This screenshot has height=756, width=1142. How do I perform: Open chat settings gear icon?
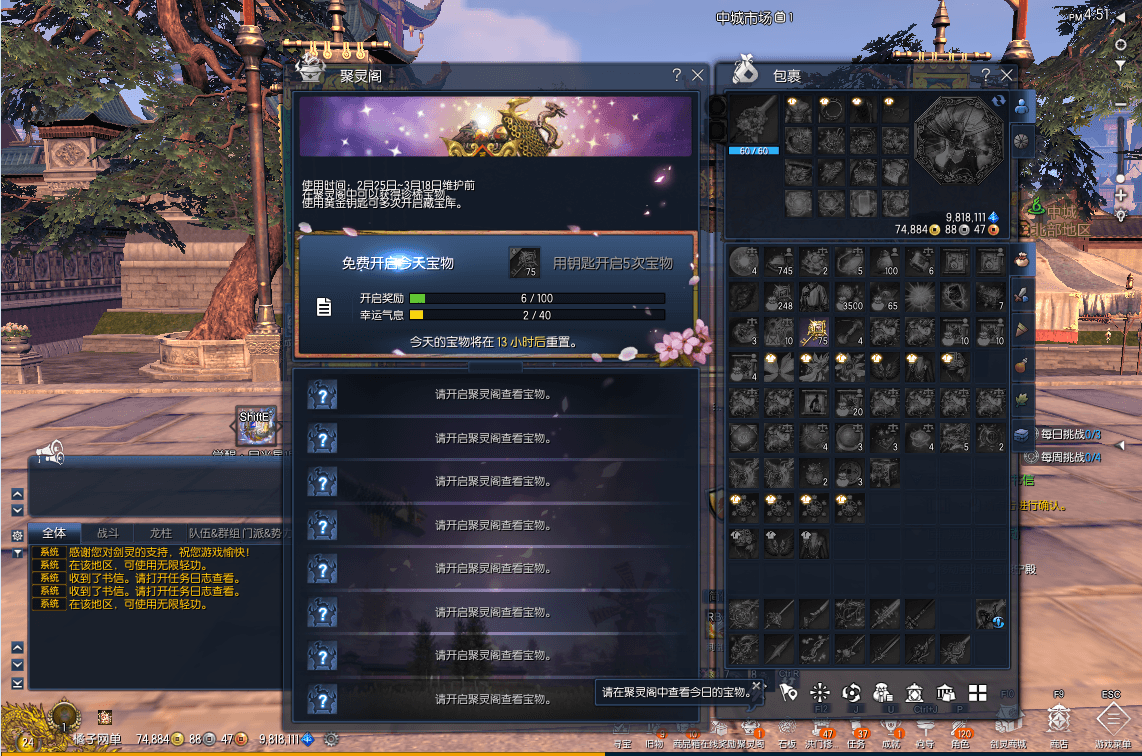[x=17, y=535]
